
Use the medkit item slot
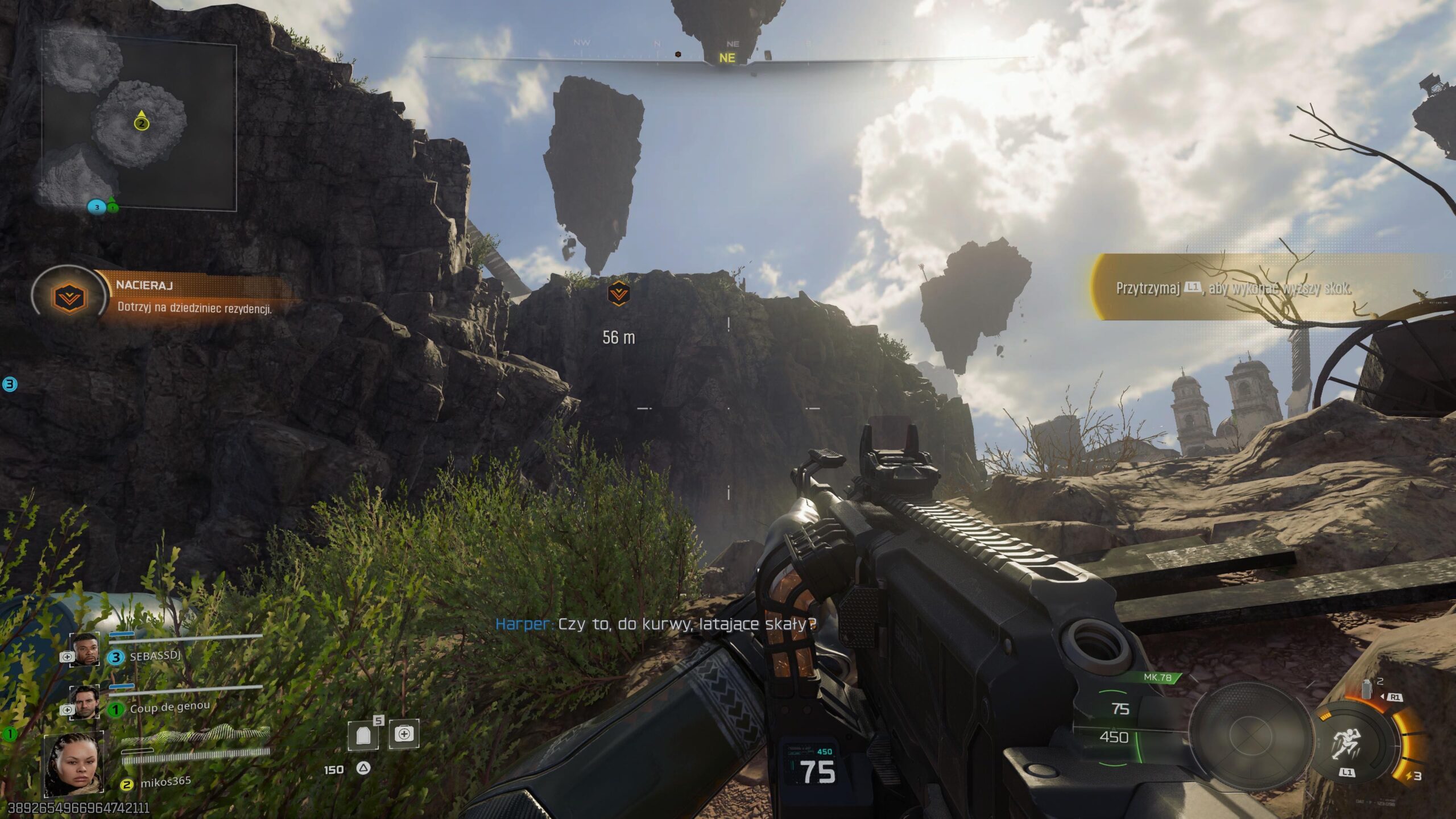coord(404,734)
